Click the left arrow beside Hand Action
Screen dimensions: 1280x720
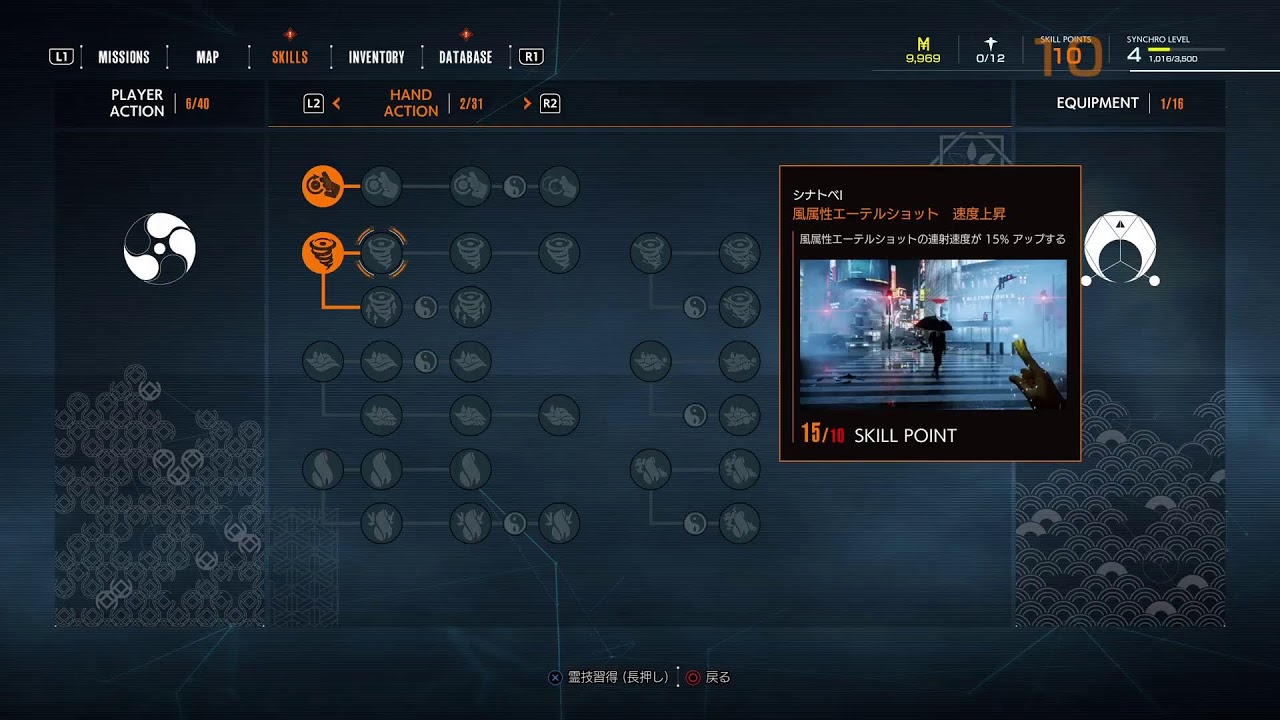click(337, 103)
